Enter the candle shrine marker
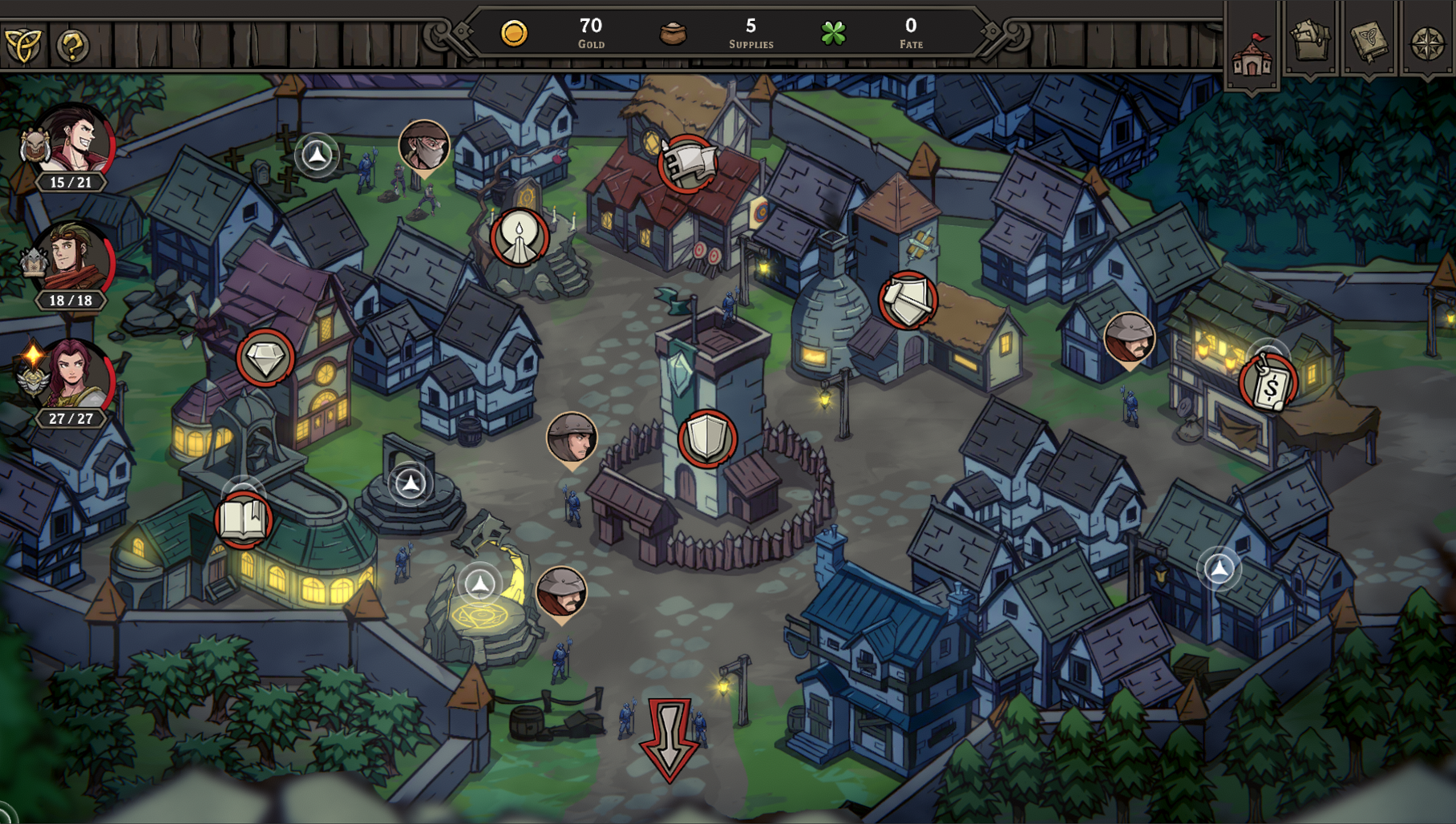The width and height of the screenshot is (1456, 824). tap(519, 237)
